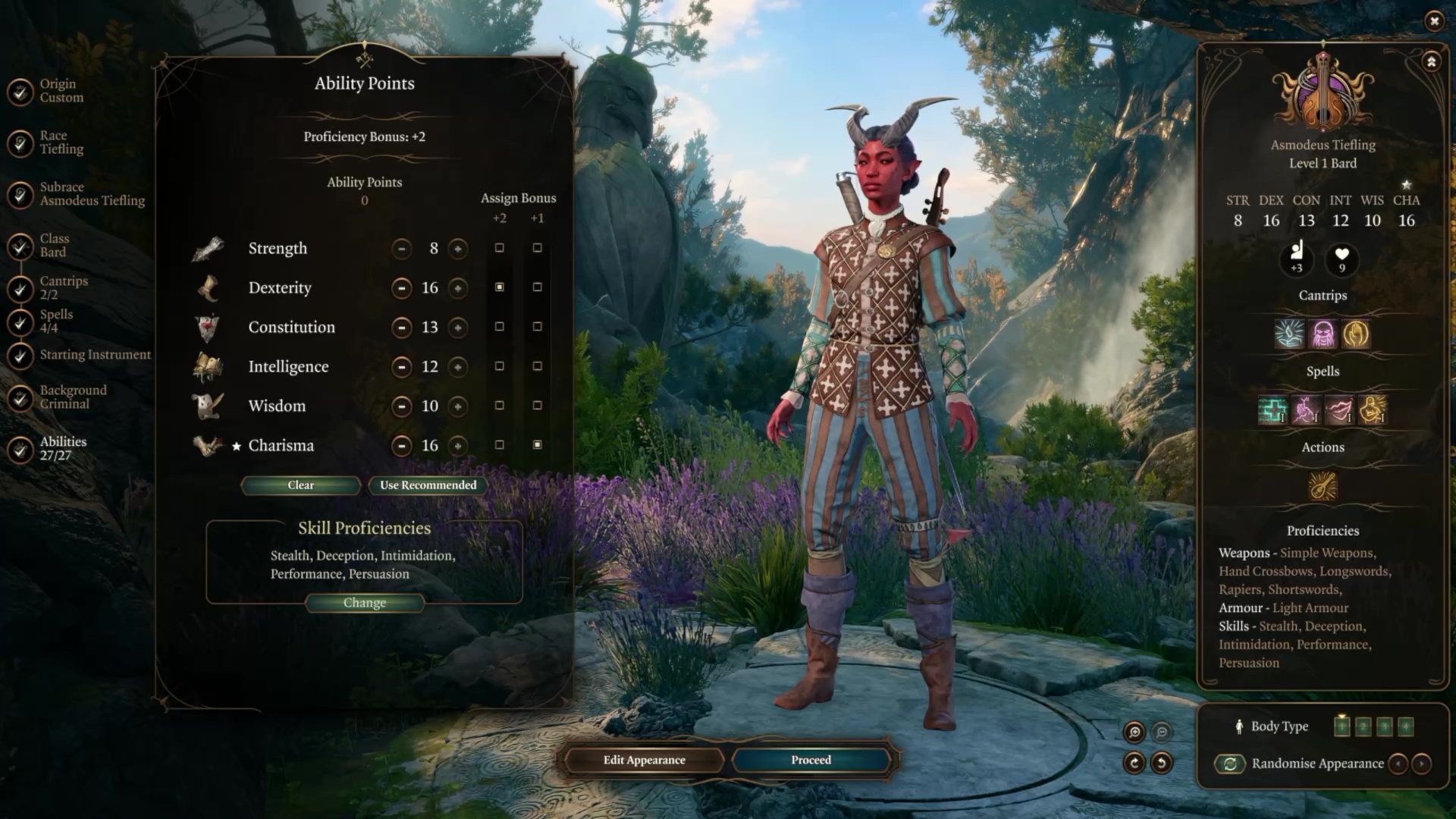Increase Strength by one point
The width and height of the screenshot is (1456, 819).
click(457, 249)
